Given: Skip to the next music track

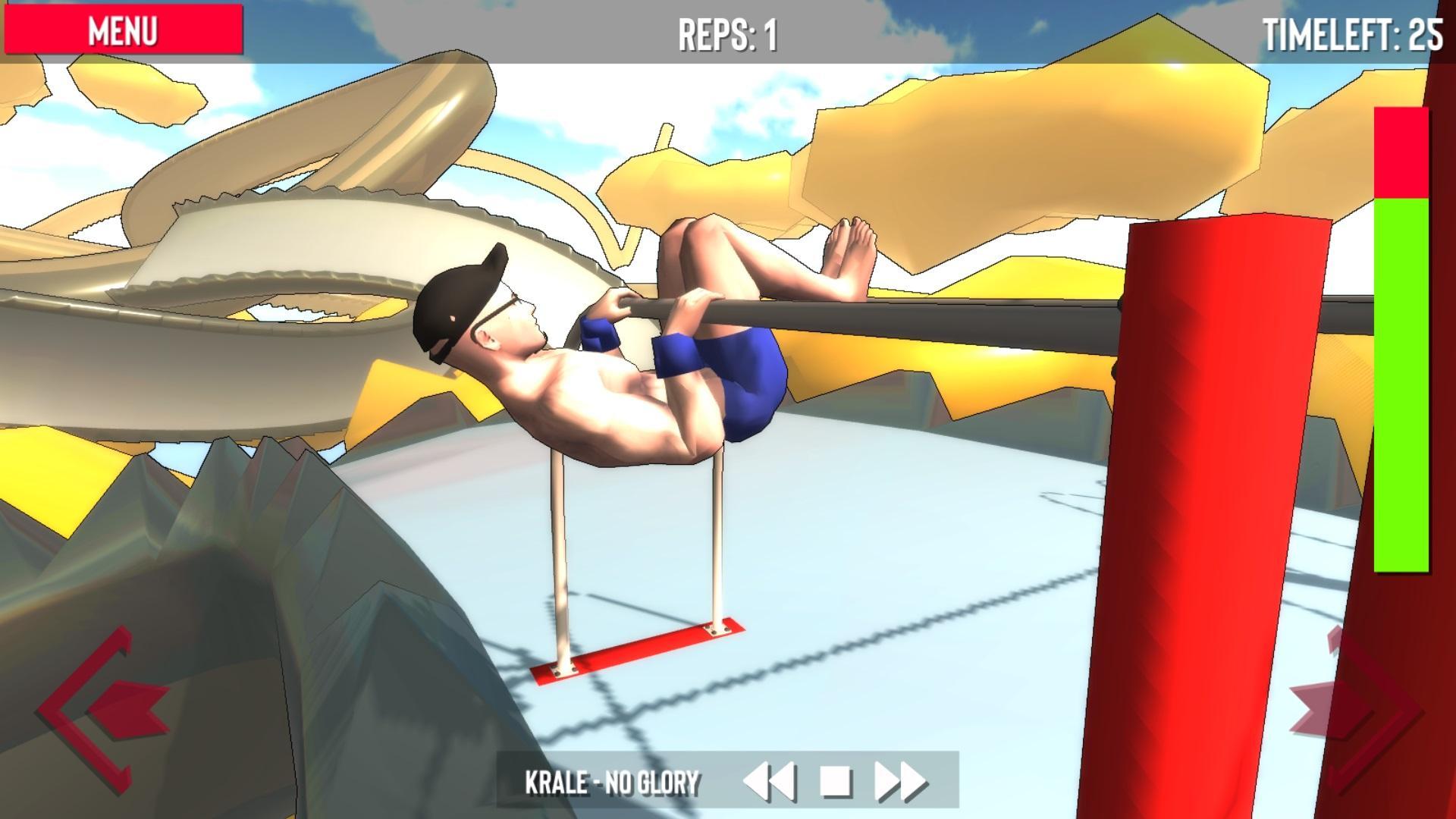Looking at the screenshot, I should (901, 781).
